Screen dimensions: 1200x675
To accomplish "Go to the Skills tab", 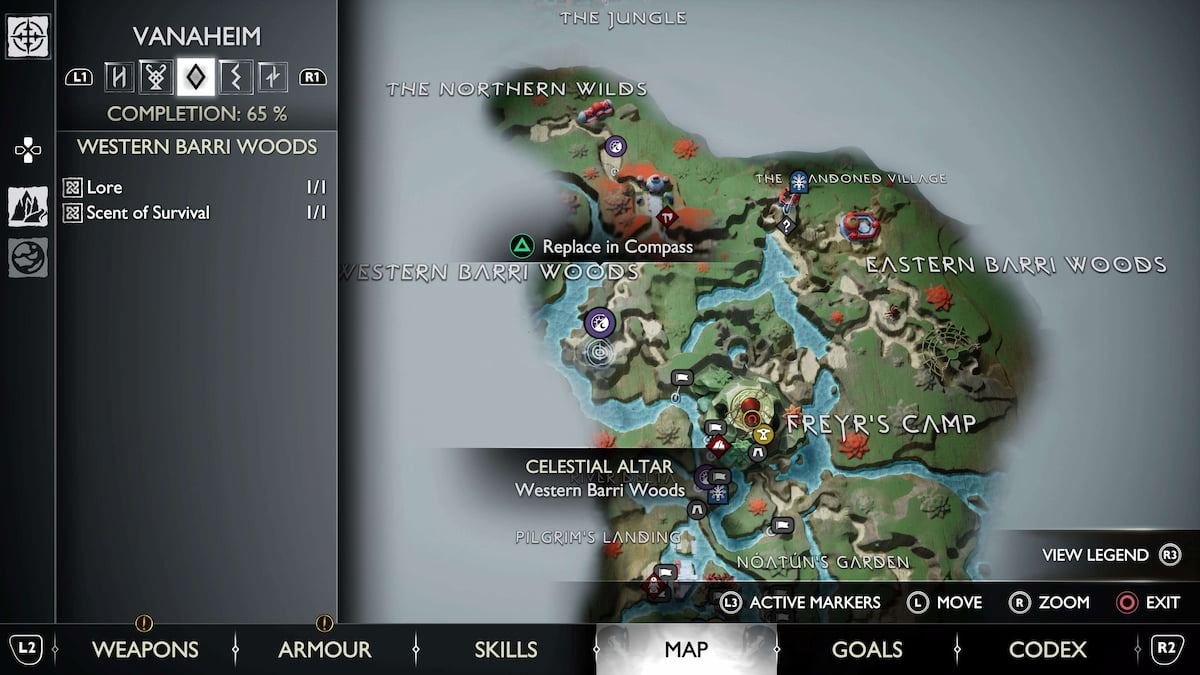I will (506, 650).
